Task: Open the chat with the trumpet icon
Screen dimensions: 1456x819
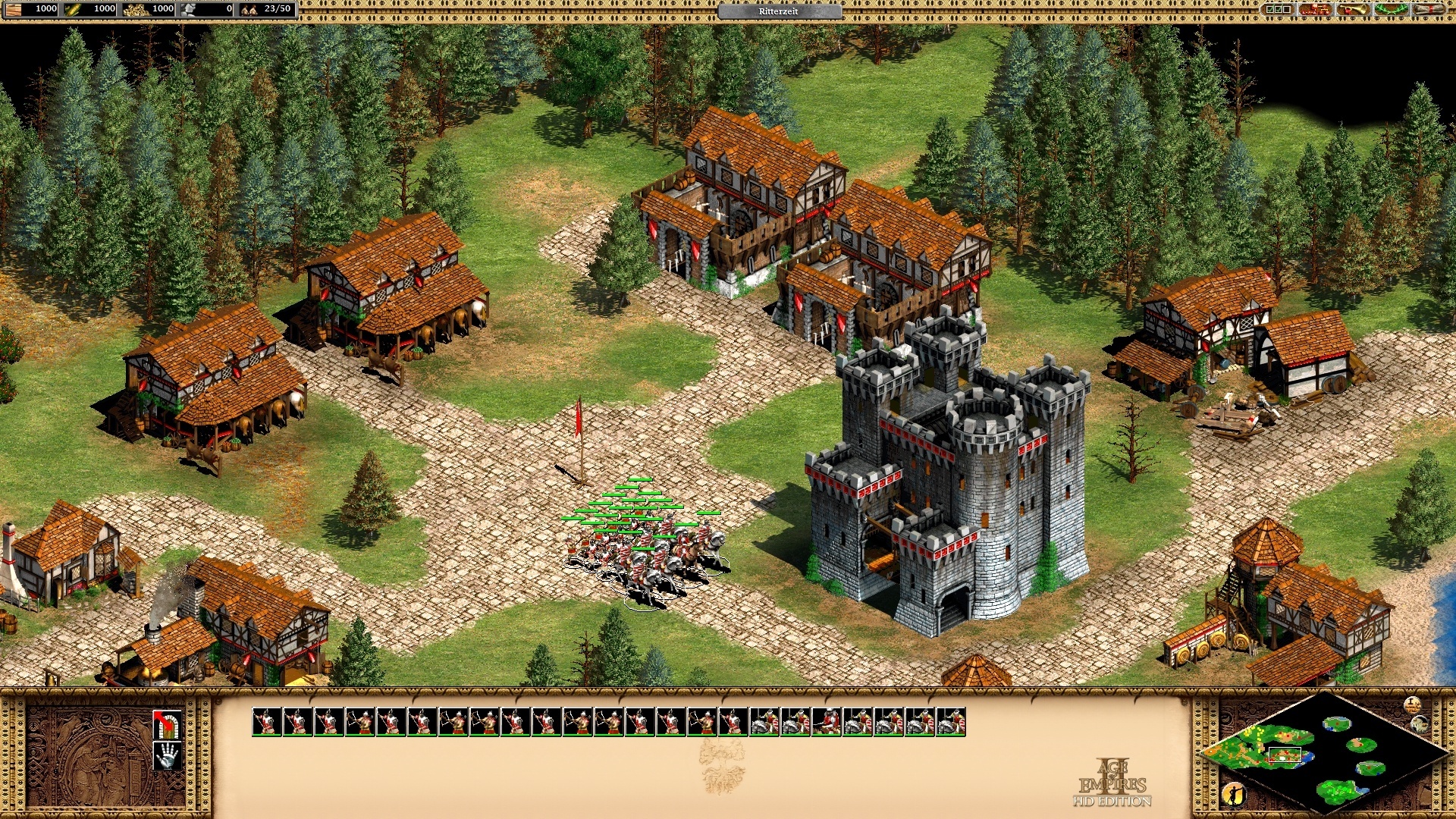Action: point(1354,11)
